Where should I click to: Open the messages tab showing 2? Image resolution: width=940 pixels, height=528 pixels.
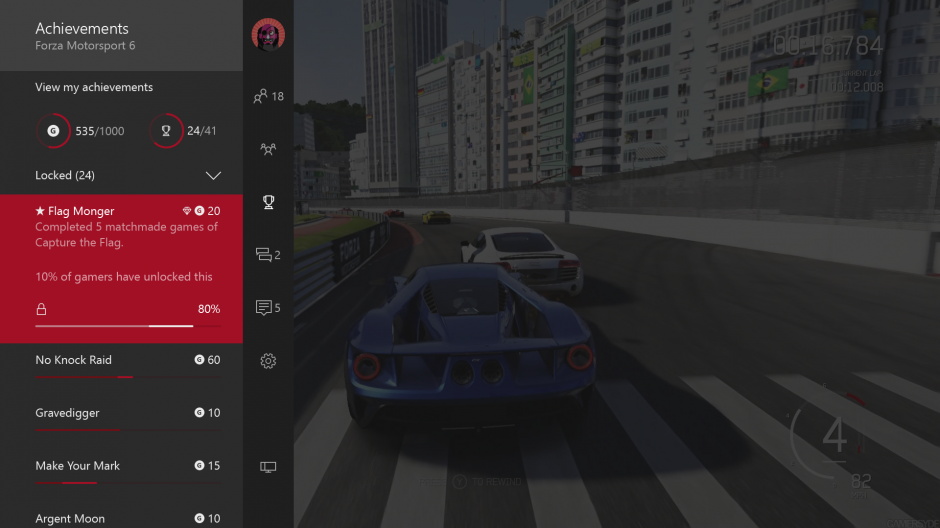(x=268, y=255)
